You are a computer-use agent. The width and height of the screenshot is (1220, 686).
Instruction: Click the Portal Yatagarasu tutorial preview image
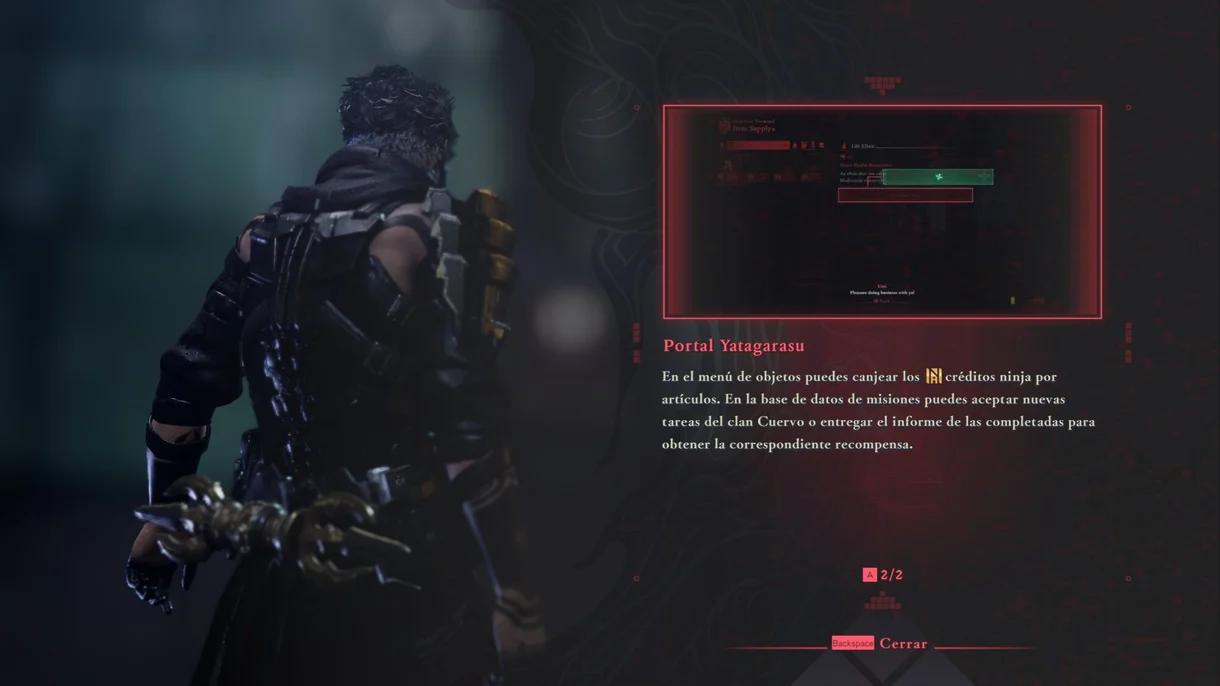(882, 212)
